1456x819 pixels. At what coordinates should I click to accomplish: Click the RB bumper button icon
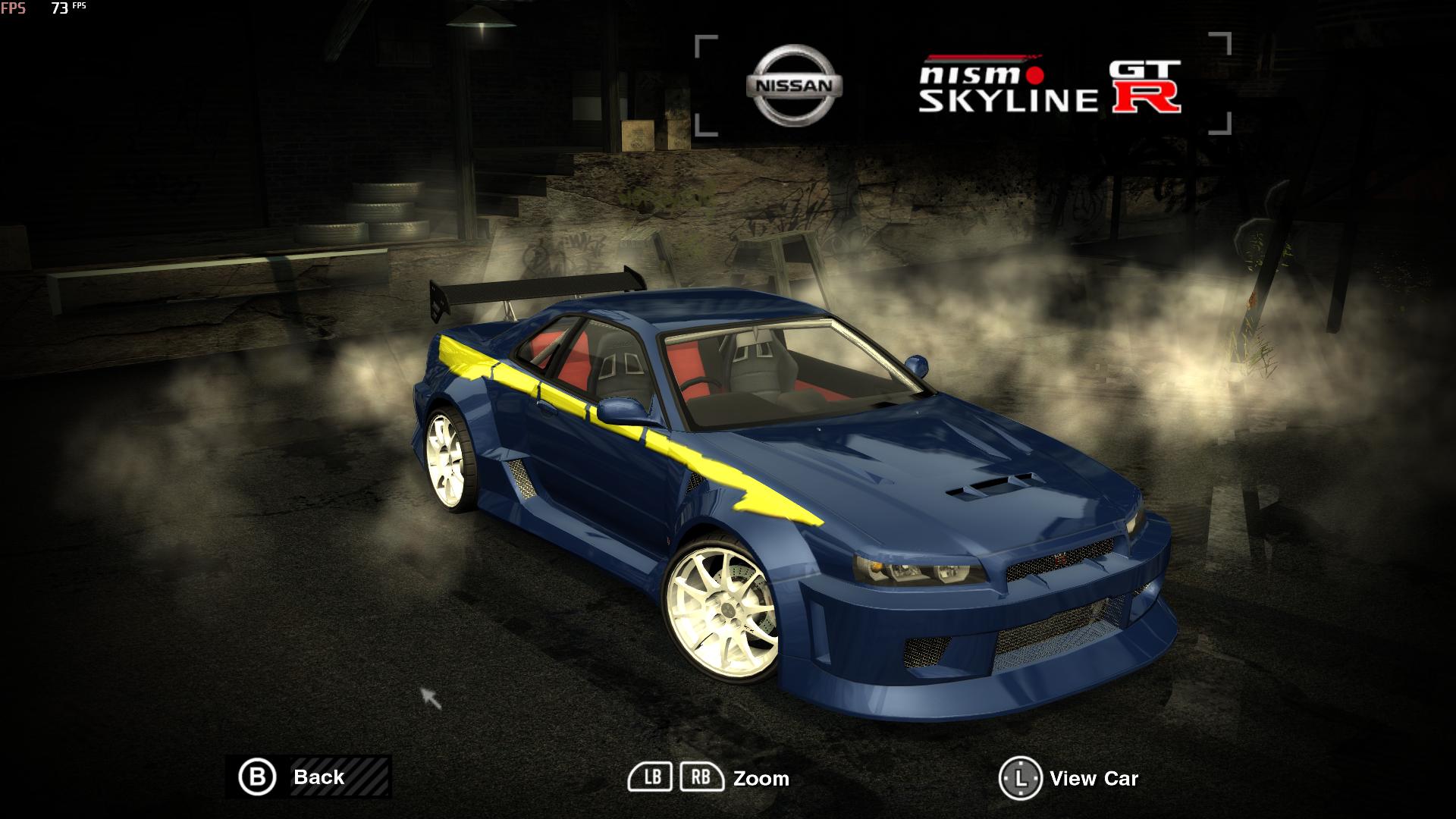(x=701, y=777)
